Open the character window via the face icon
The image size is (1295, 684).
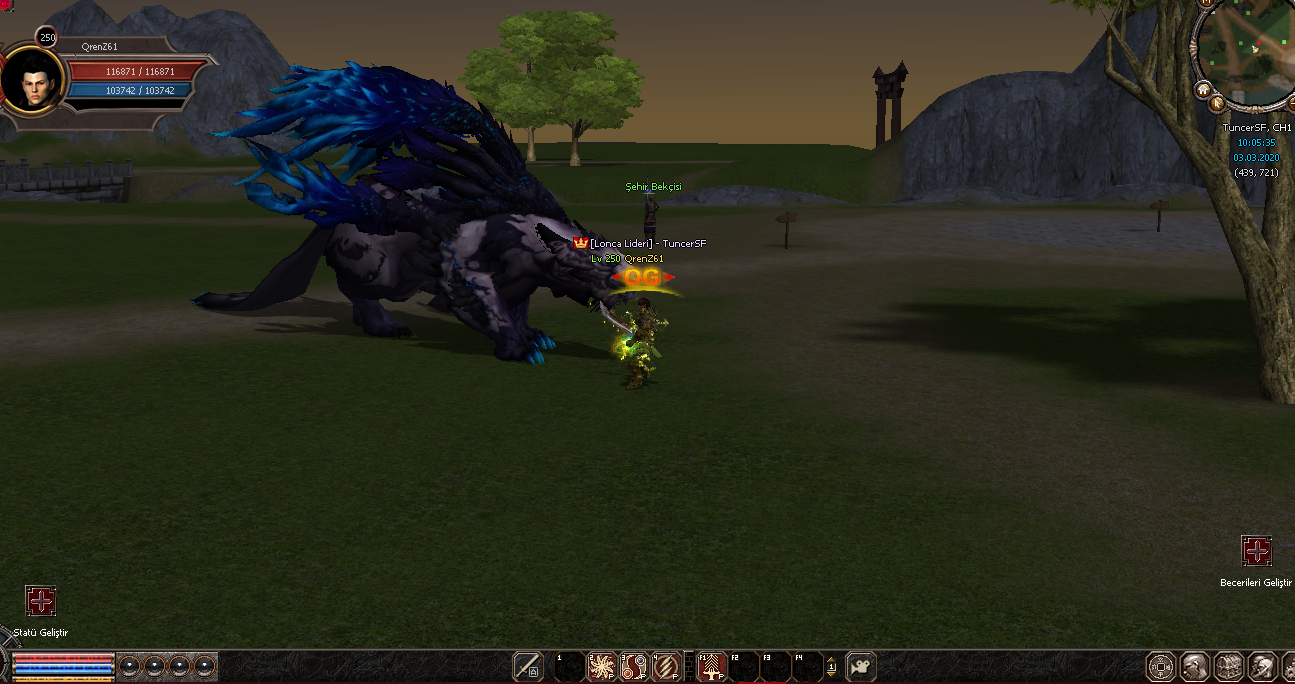tap(1194, 666)
